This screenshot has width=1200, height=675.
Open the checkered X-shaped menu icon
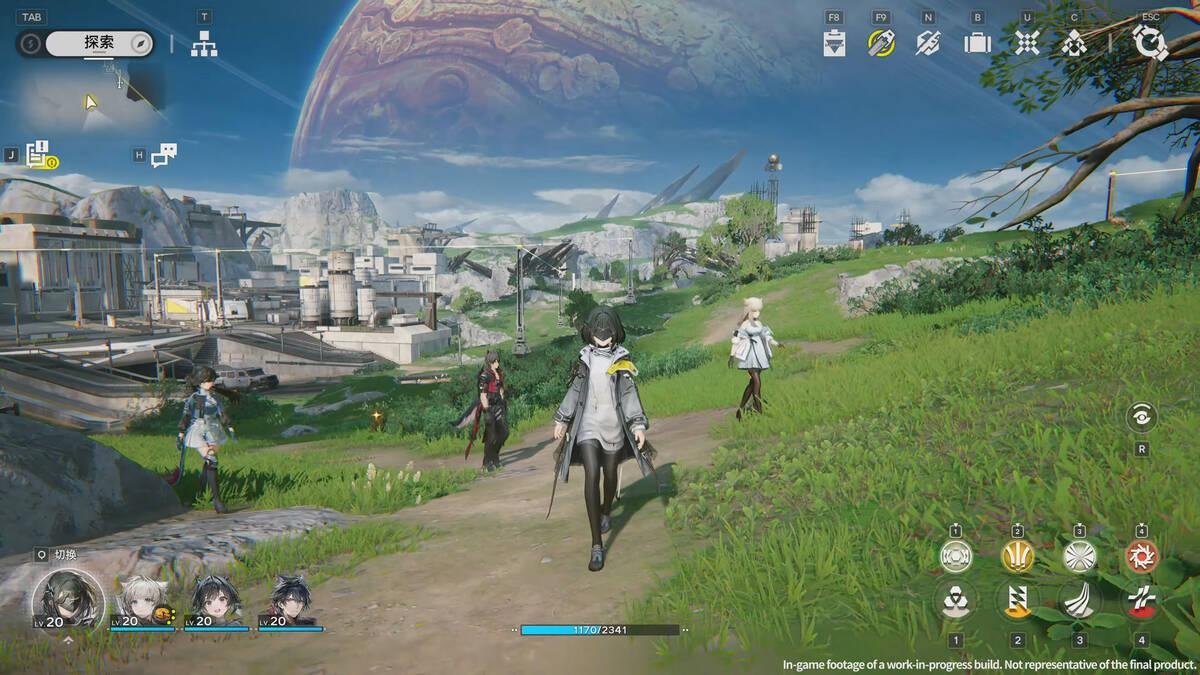point(1027,43)
